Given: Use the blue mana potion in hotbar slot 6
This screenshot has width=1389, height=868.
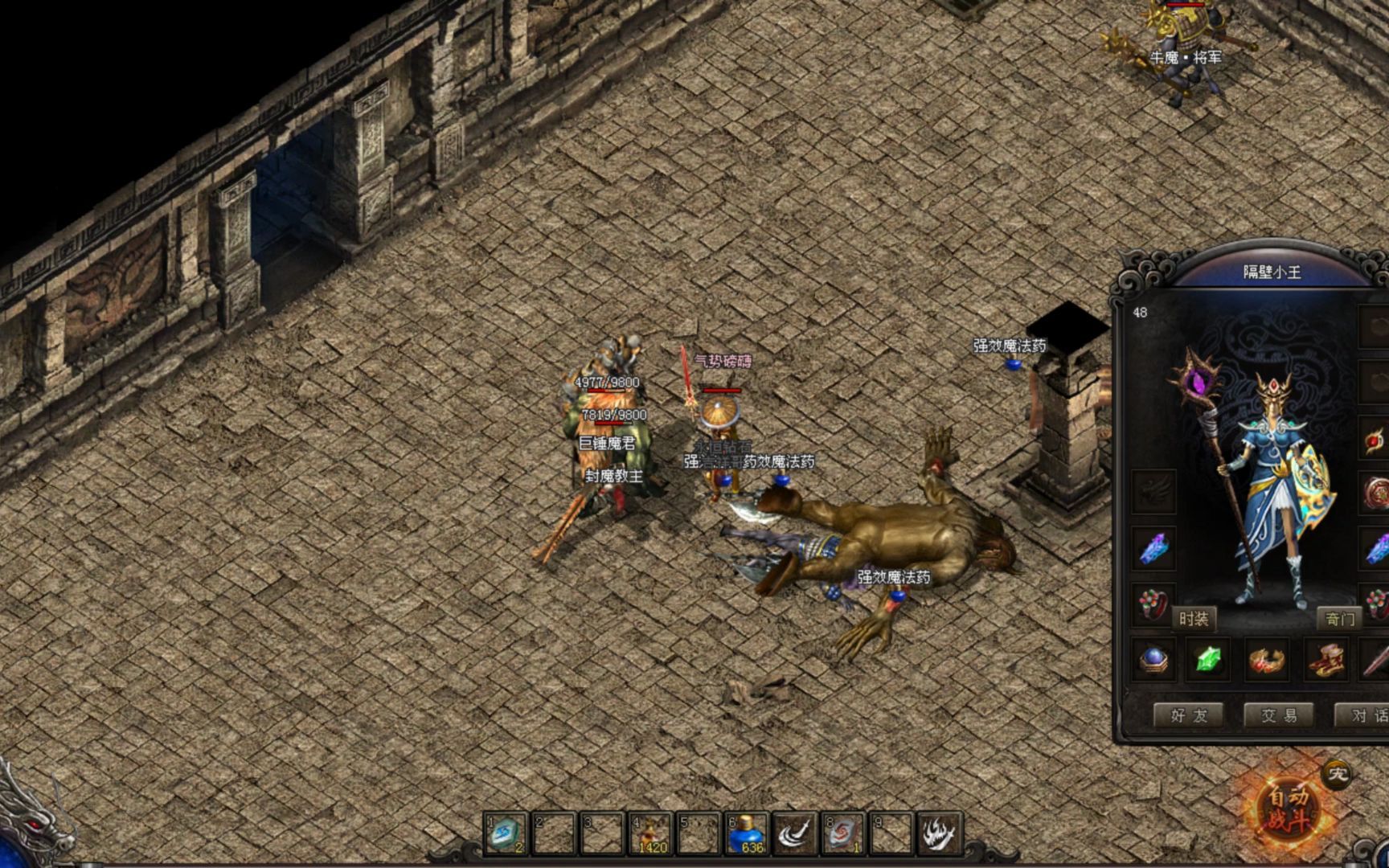Looking at the screenshot, I should 747,833.
